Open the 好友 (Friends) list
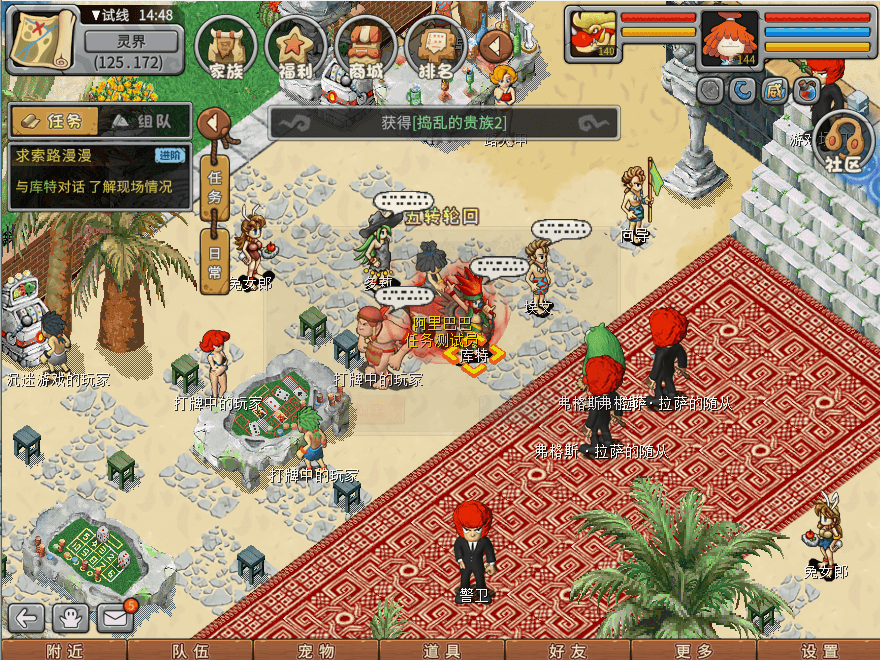This screenshot has width=880, height=660. click(567, 651)
